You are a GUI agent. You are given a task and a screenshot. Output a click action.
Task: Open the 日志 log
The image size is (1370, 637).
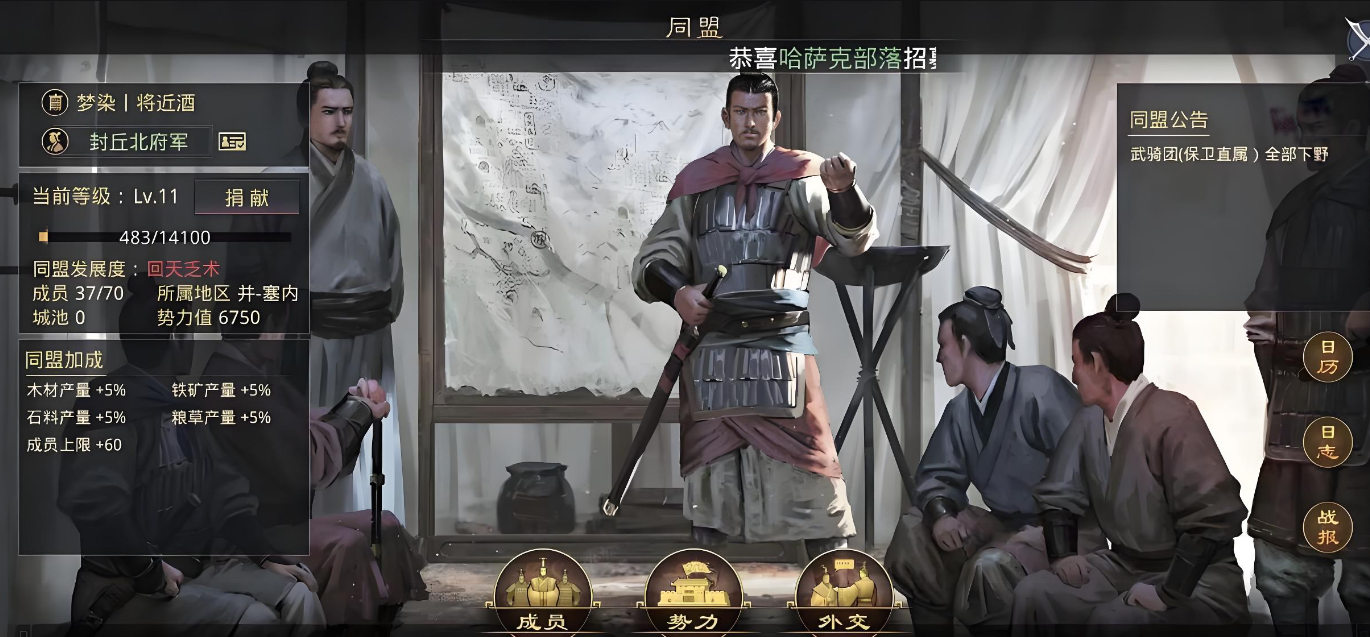[1328, 442]
